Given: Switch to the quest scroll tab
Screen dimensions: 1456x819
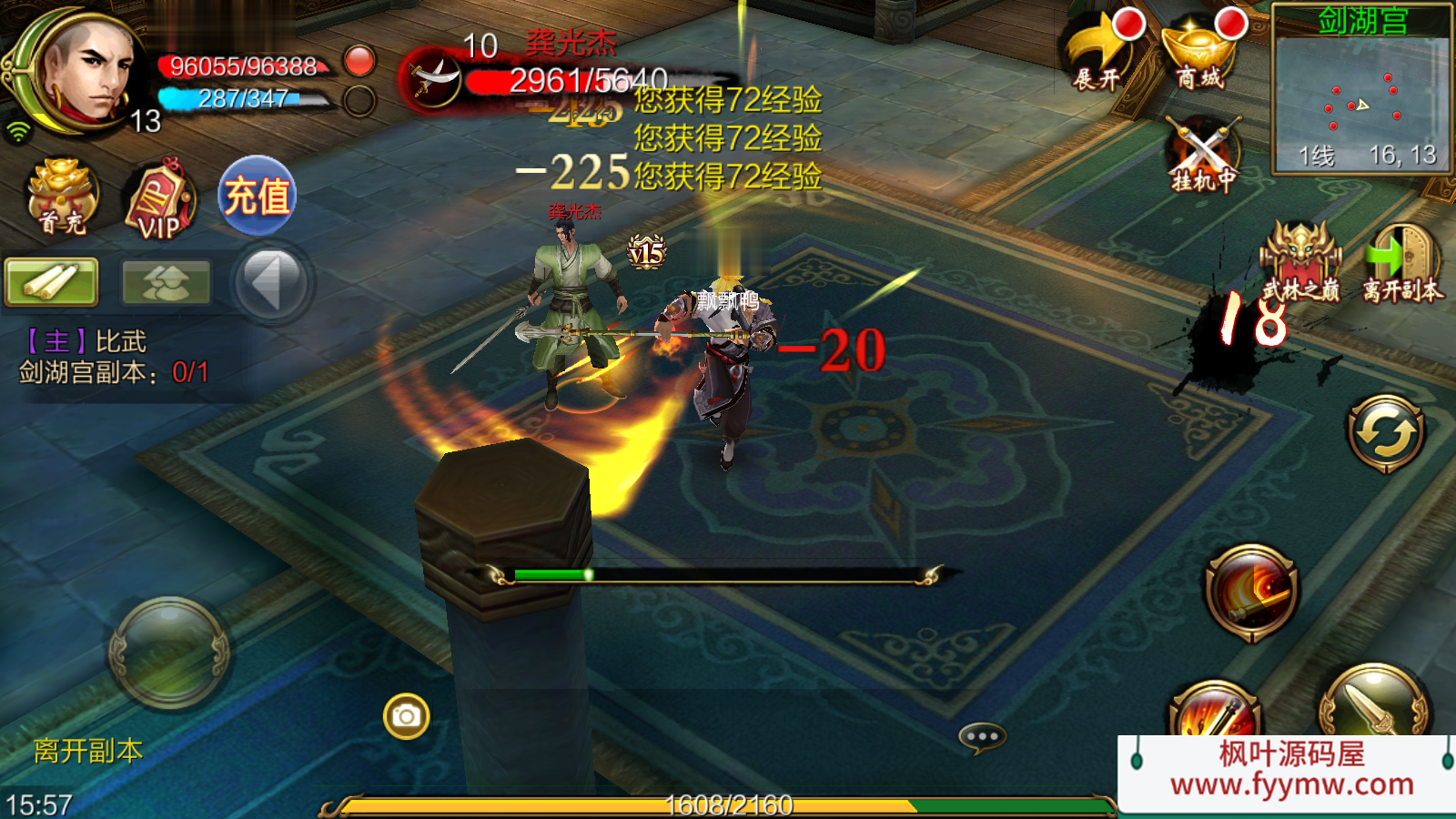Looking at the screenshot, I should [x=51, y=281].
